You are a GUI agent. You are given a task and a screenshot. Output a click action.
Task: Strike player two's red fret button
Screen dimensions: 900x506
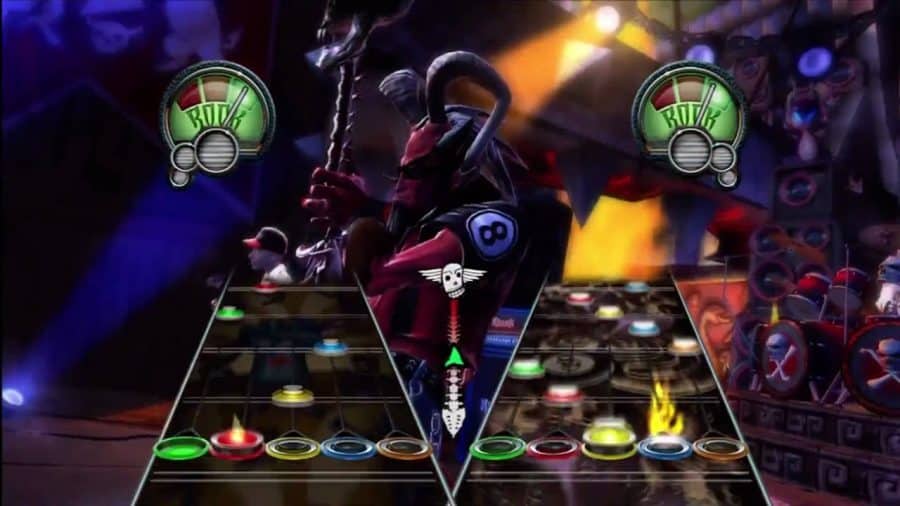click(x=553, y=447)
